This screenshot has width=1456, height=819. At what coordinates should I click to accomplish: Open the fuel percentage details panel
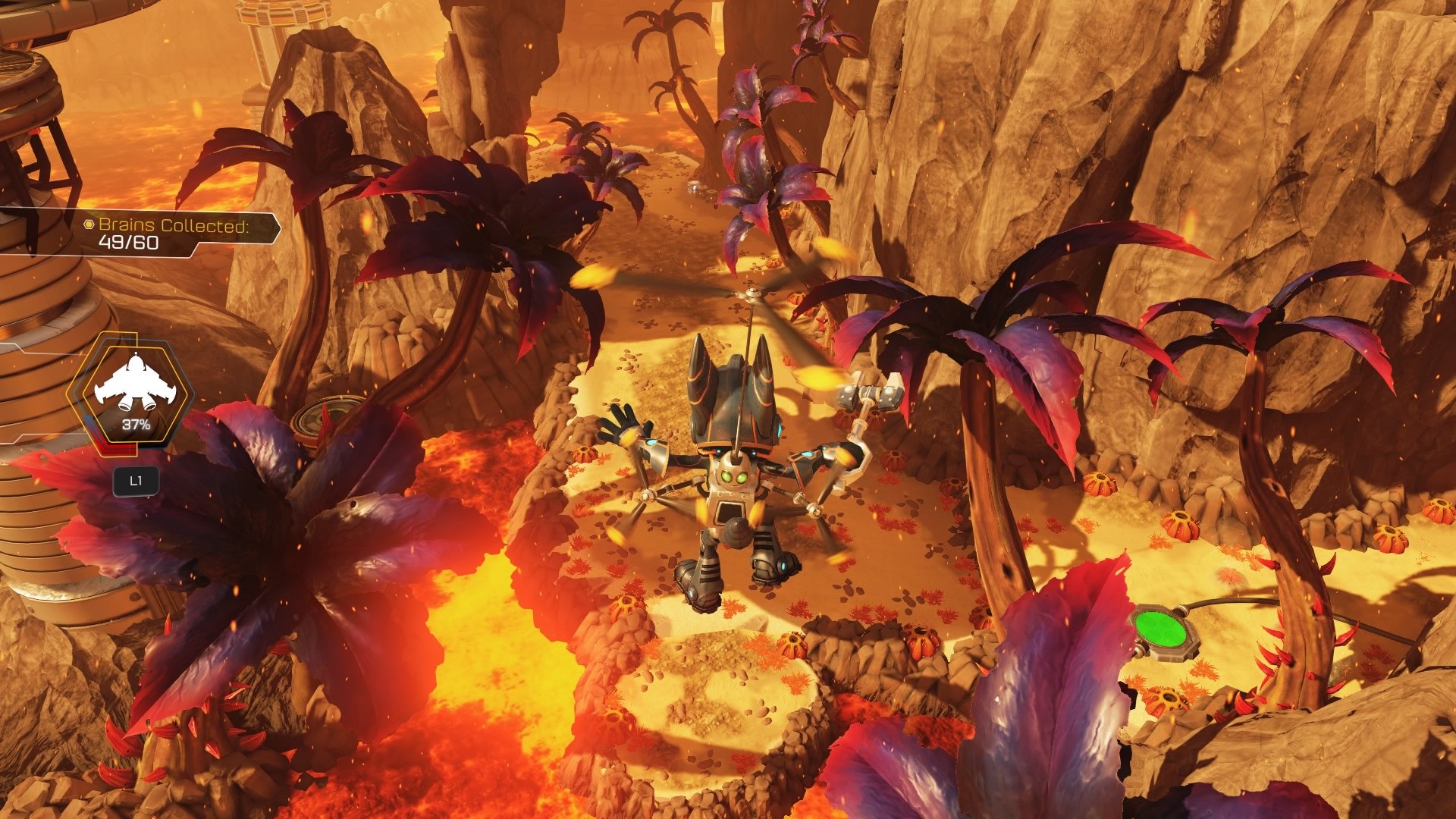tap(136, 426)
